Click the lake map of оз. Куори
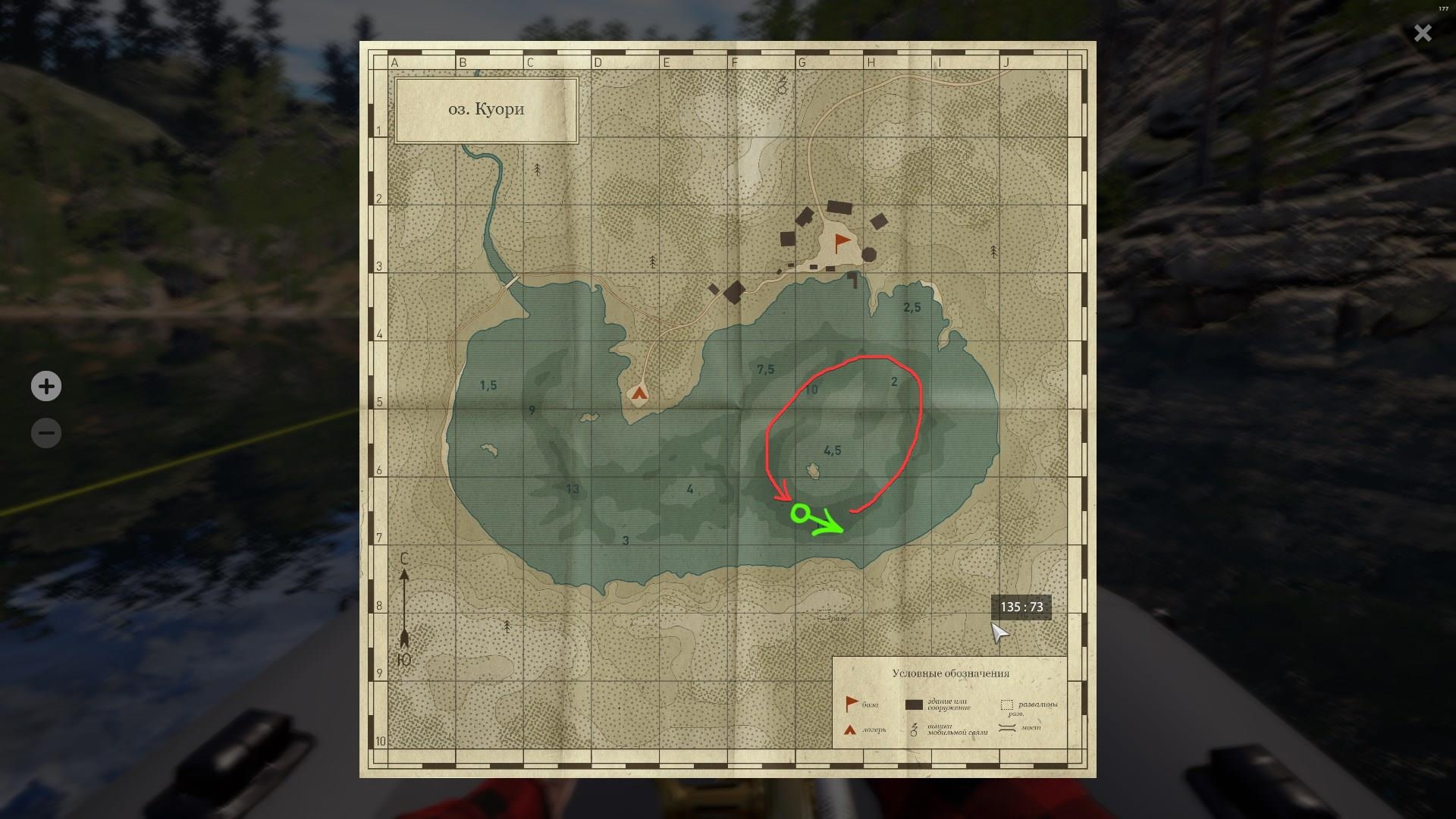The image size is (1456, 819). coord(727,409)
